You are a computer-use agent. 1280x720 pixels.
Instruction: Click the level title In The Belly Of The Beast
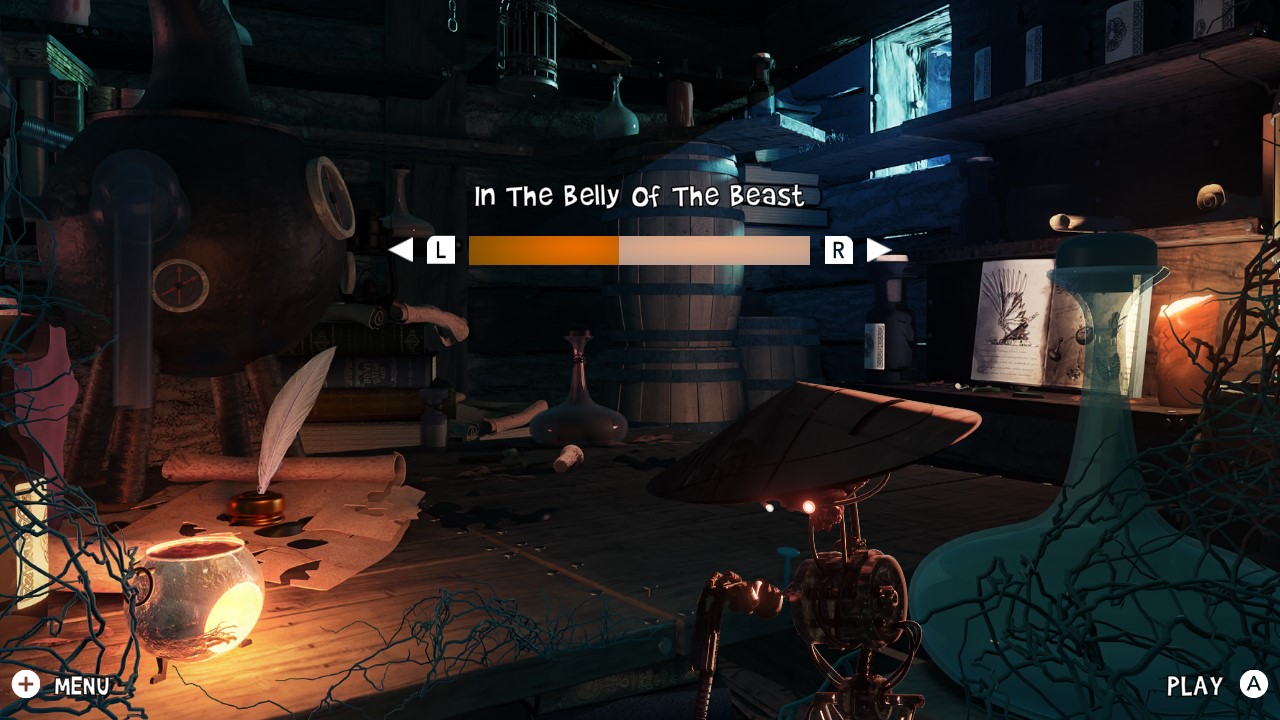638,196
